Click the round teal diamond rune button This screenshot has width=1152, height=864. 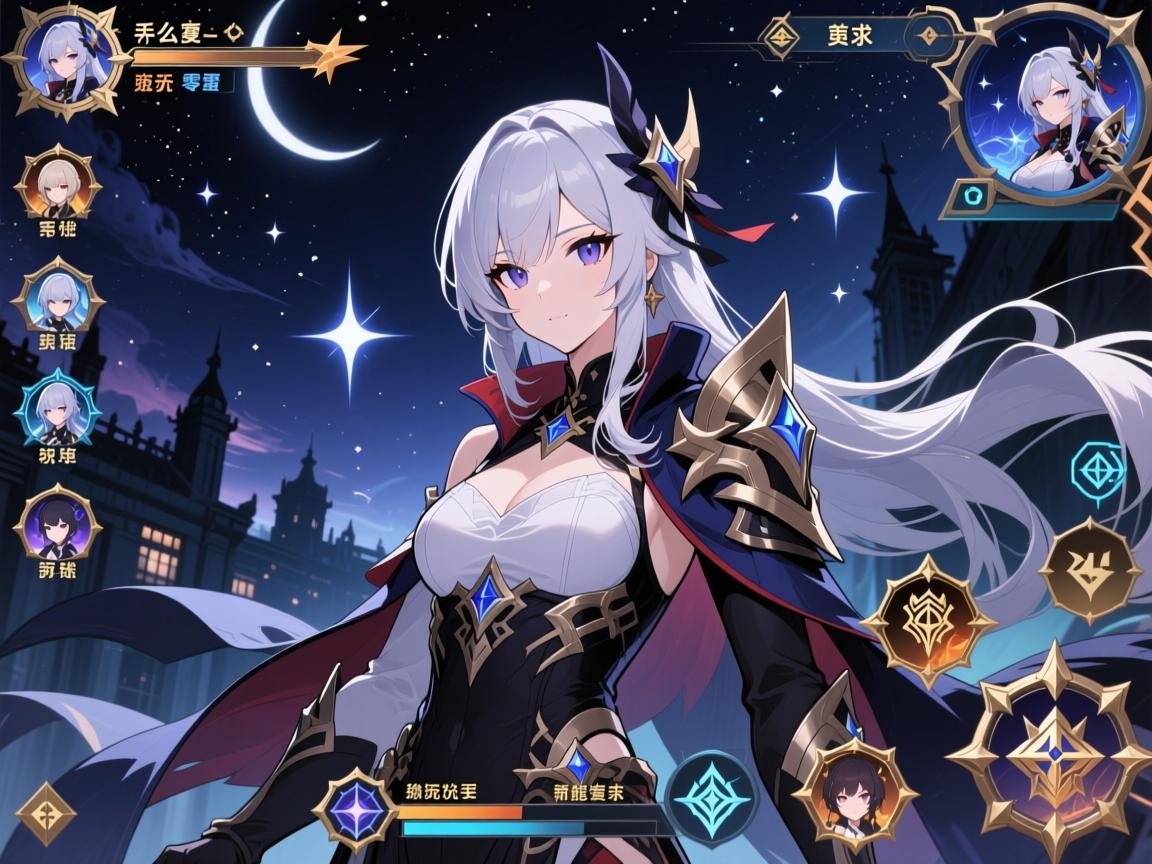click(x=711, y=796)
